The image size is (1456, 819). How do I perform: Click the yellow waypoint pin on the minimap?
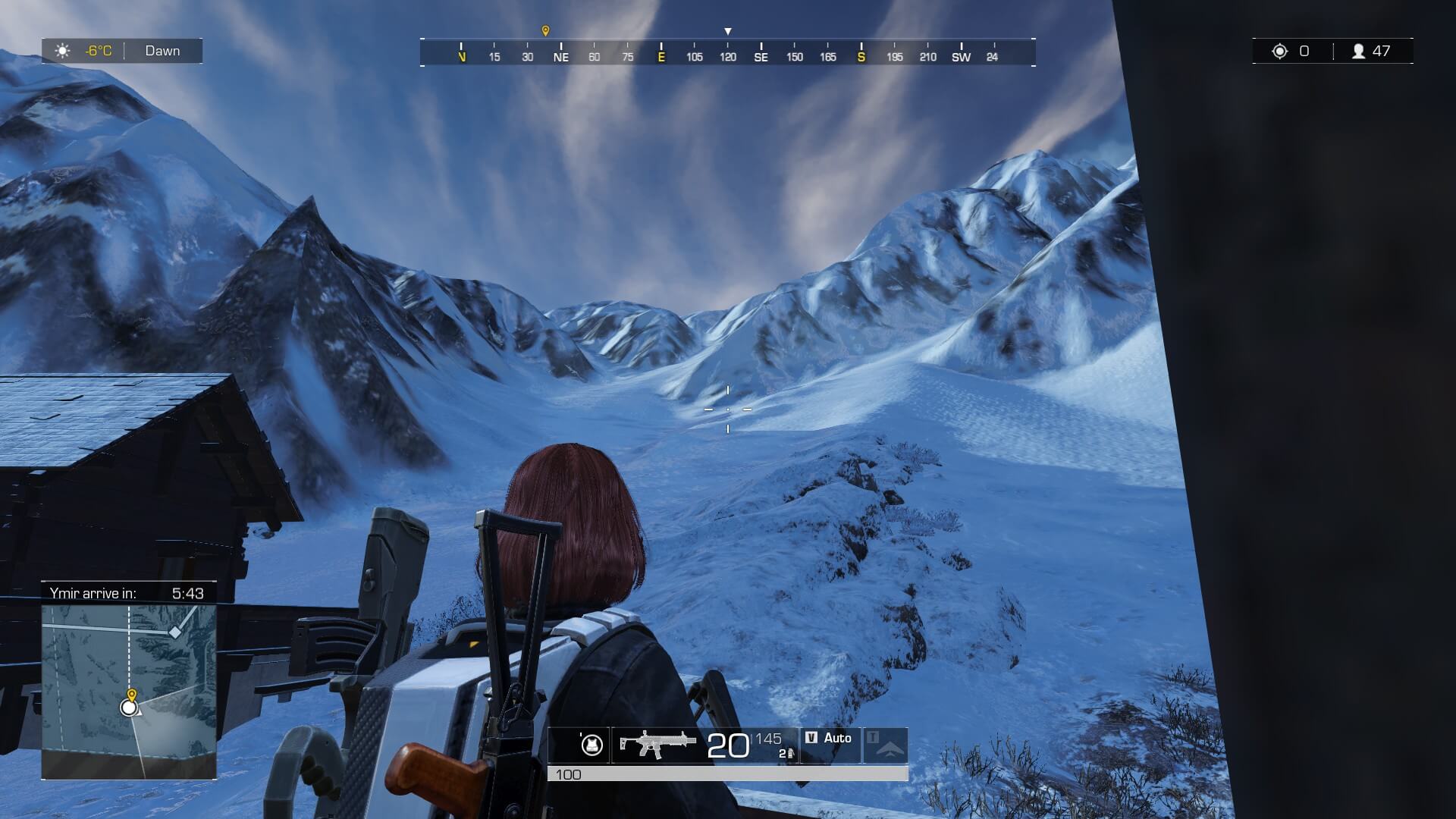click(x=132, y=695)
